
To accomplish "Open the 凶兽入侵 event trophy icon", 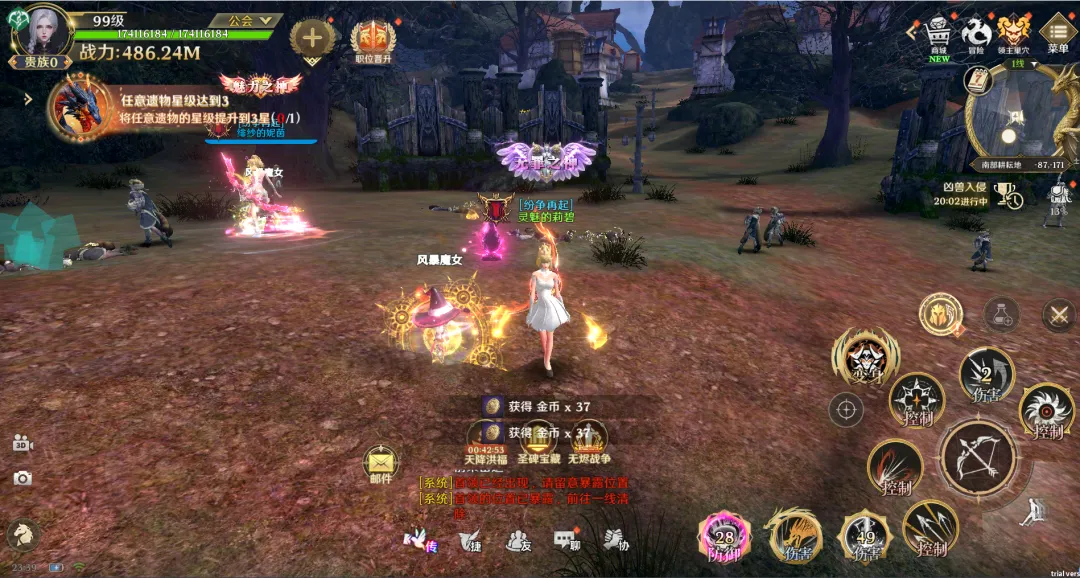I will [x=1008, y=194].
